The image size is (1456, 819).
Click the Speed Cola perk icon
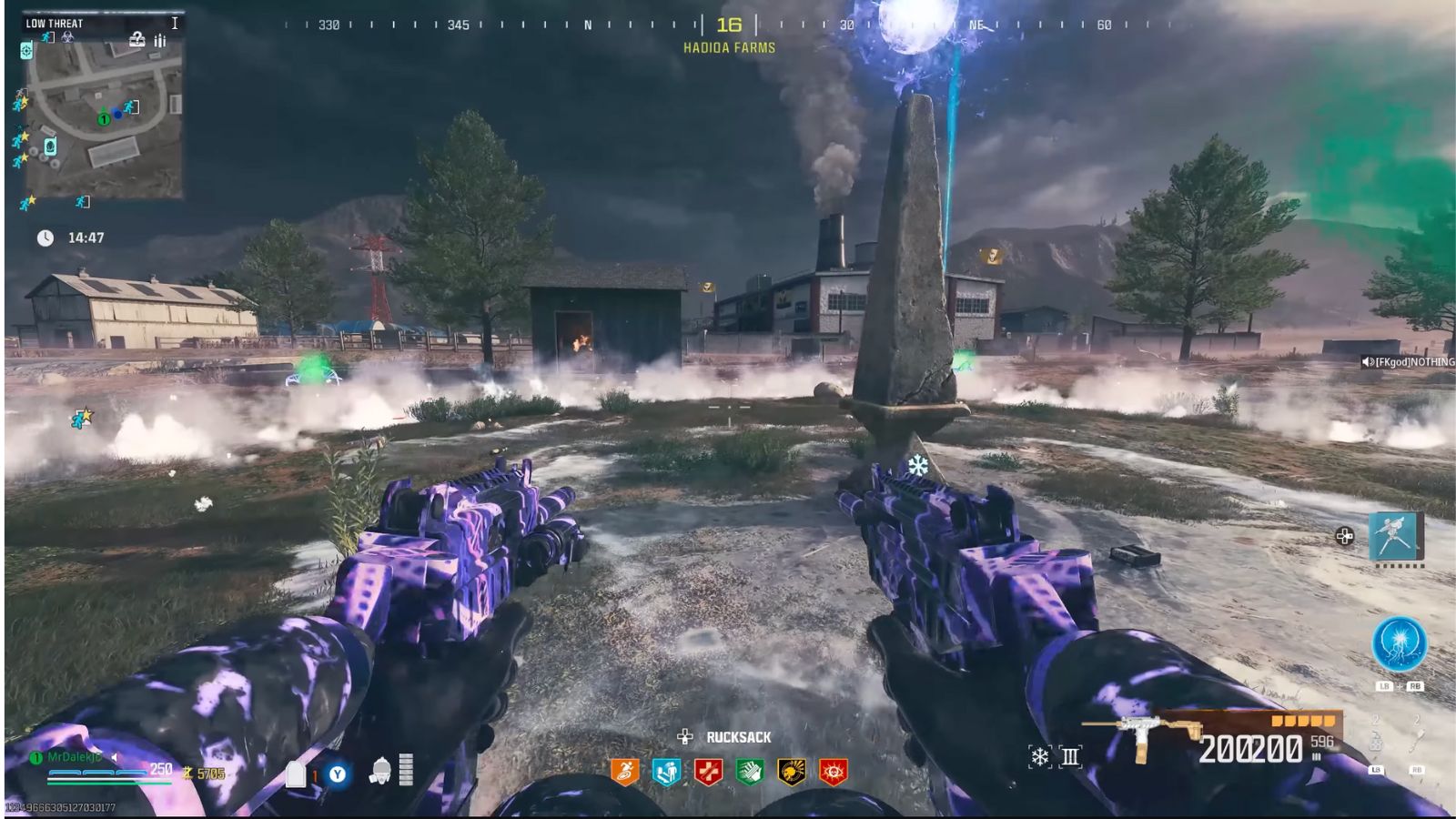point(750,771)
